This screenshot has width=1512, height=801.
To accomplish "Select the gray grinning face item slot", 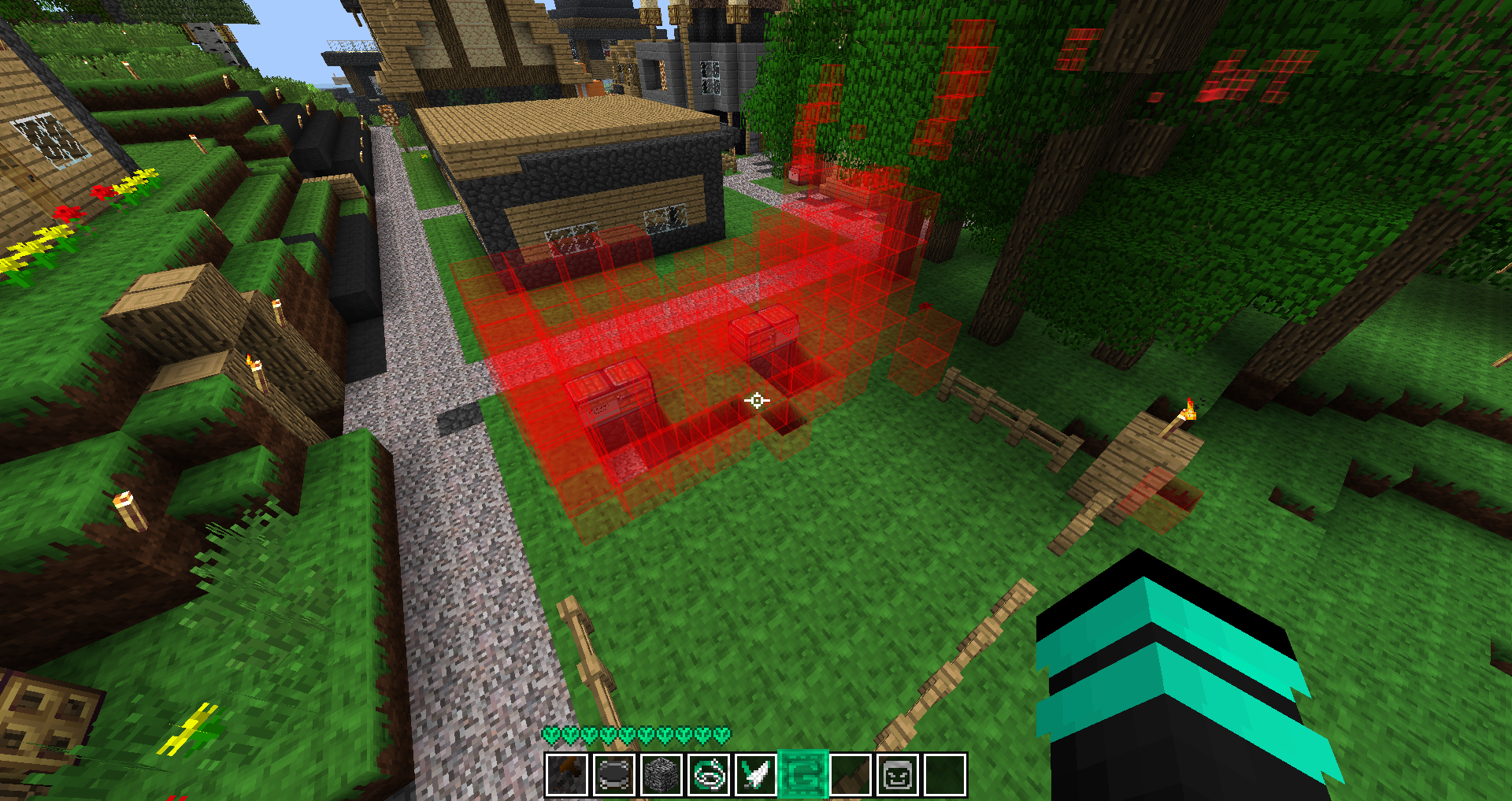I will pyautogui.click(x=897, y=775).
